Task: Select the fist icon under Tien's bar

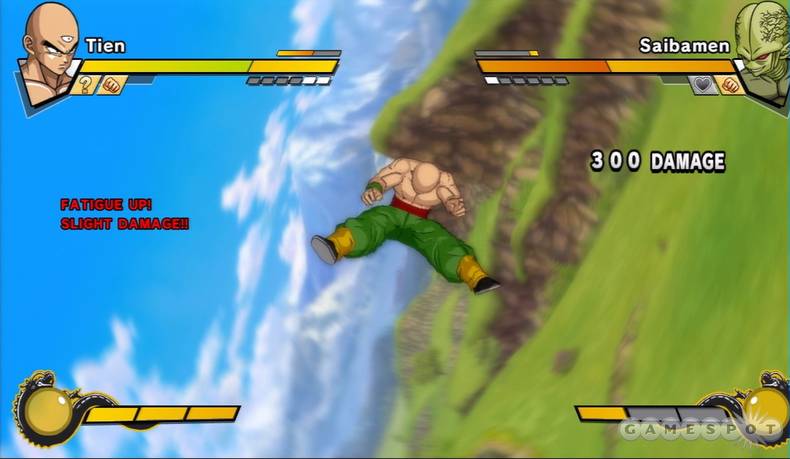Action: click(110, 85)
